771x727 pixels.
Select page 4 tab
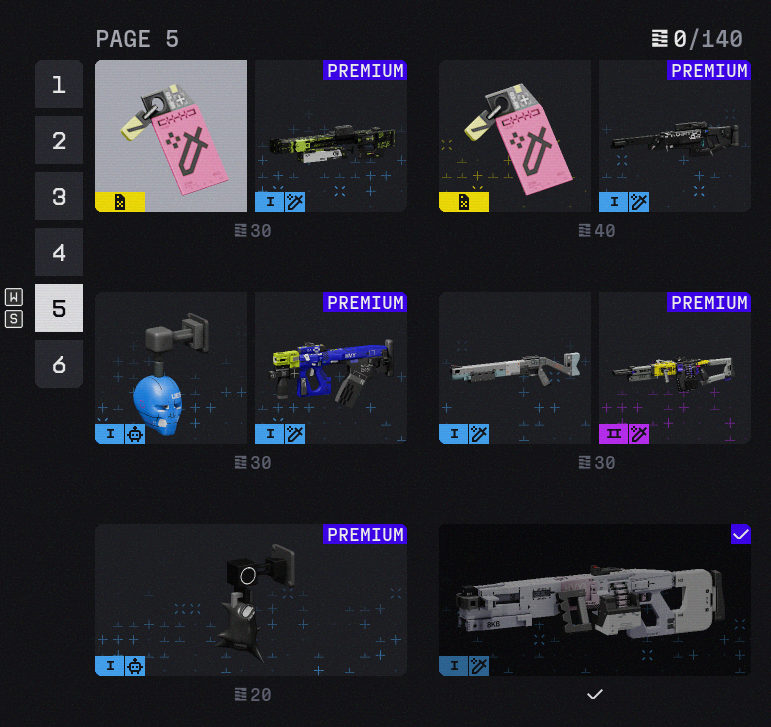pyautogui.click(x=59, y=252)
